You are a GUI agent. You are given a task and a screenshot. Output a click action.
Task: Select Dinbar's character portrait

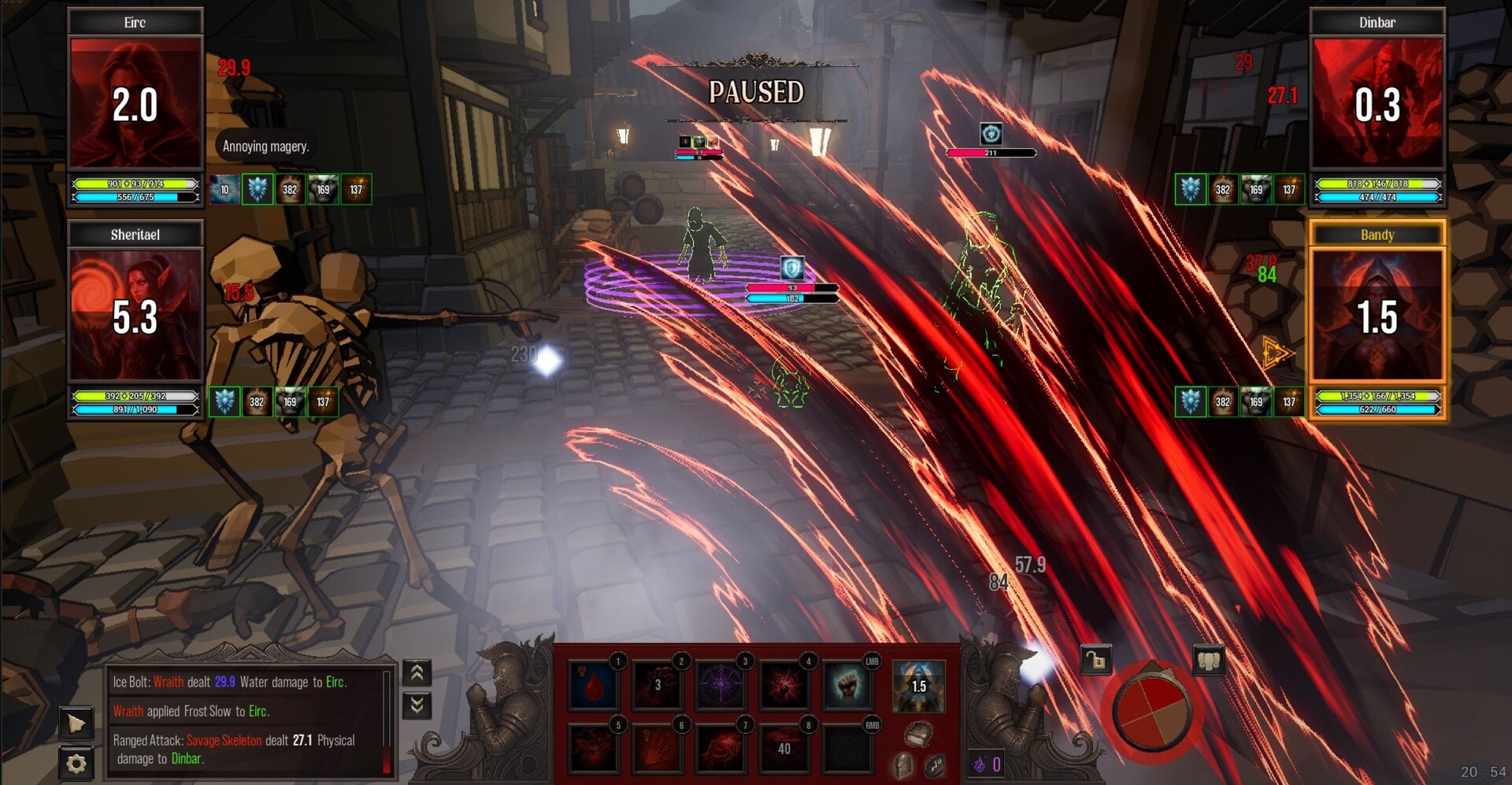(1377, 102)
